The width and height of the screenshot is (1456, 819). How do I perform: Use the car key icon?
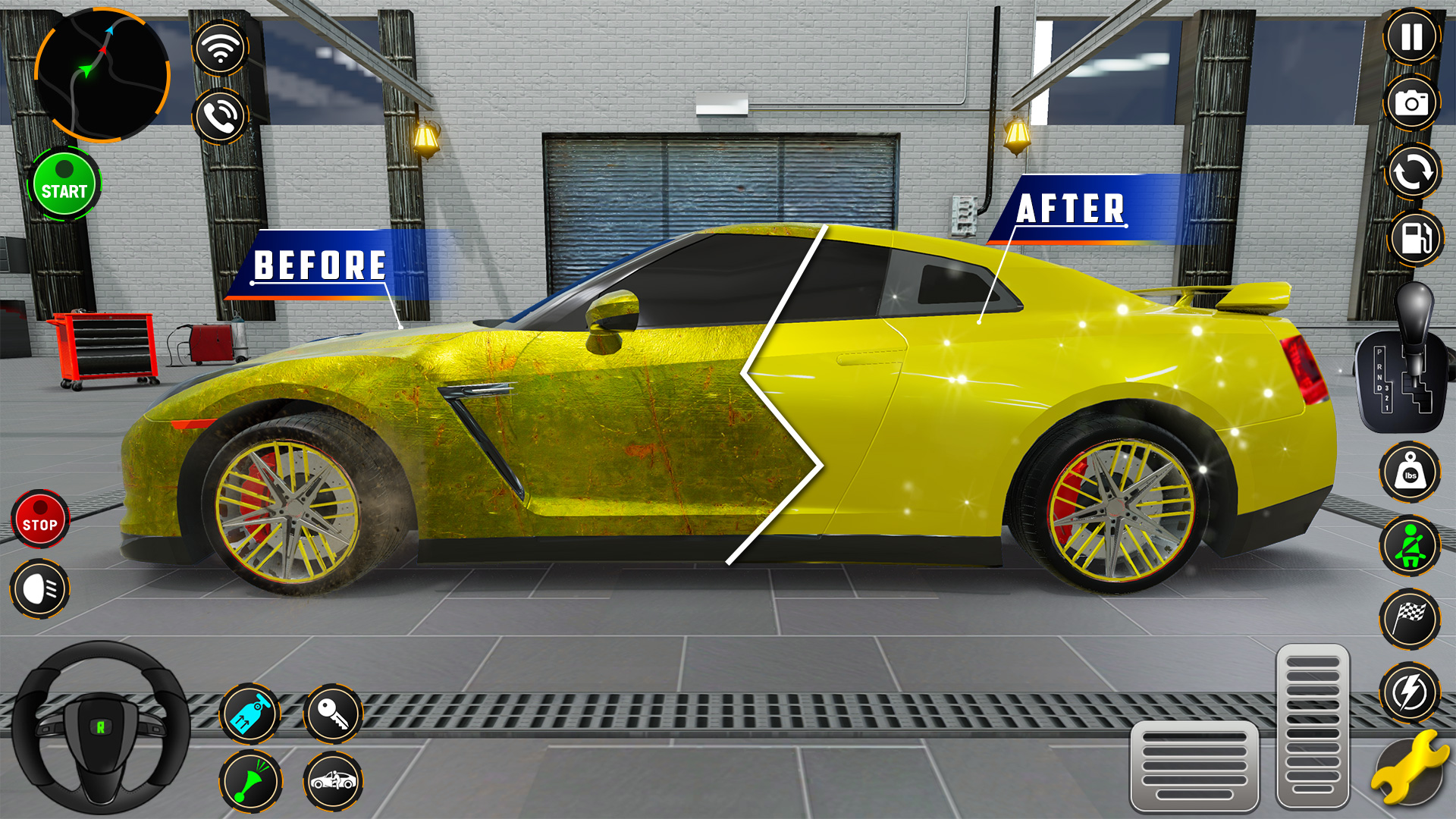click(332, 713)
